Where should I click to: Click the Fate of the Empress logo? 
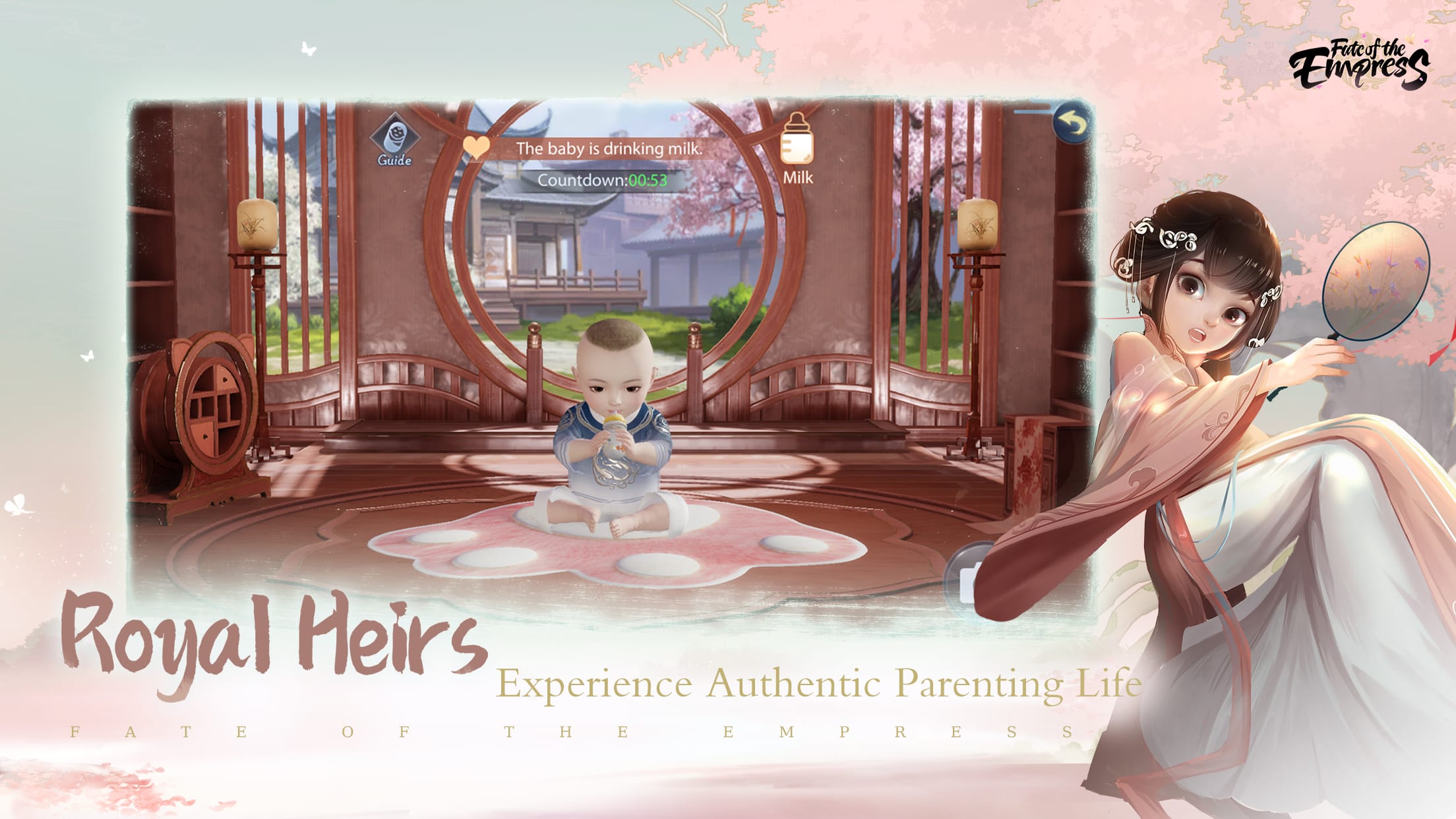(x=1359, y=63)
